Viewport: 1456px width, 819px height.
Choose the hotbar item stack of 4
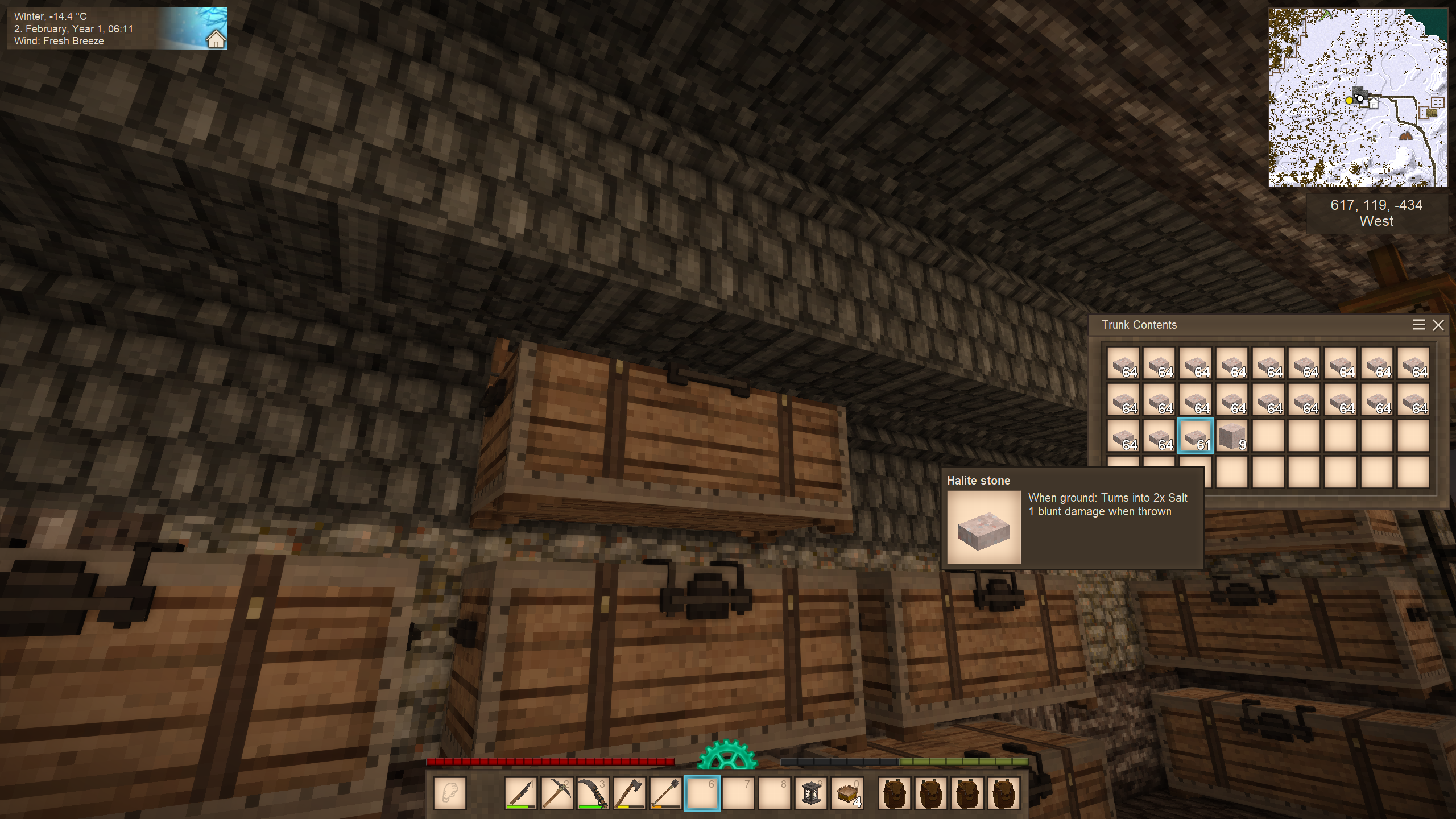(847, 793)
